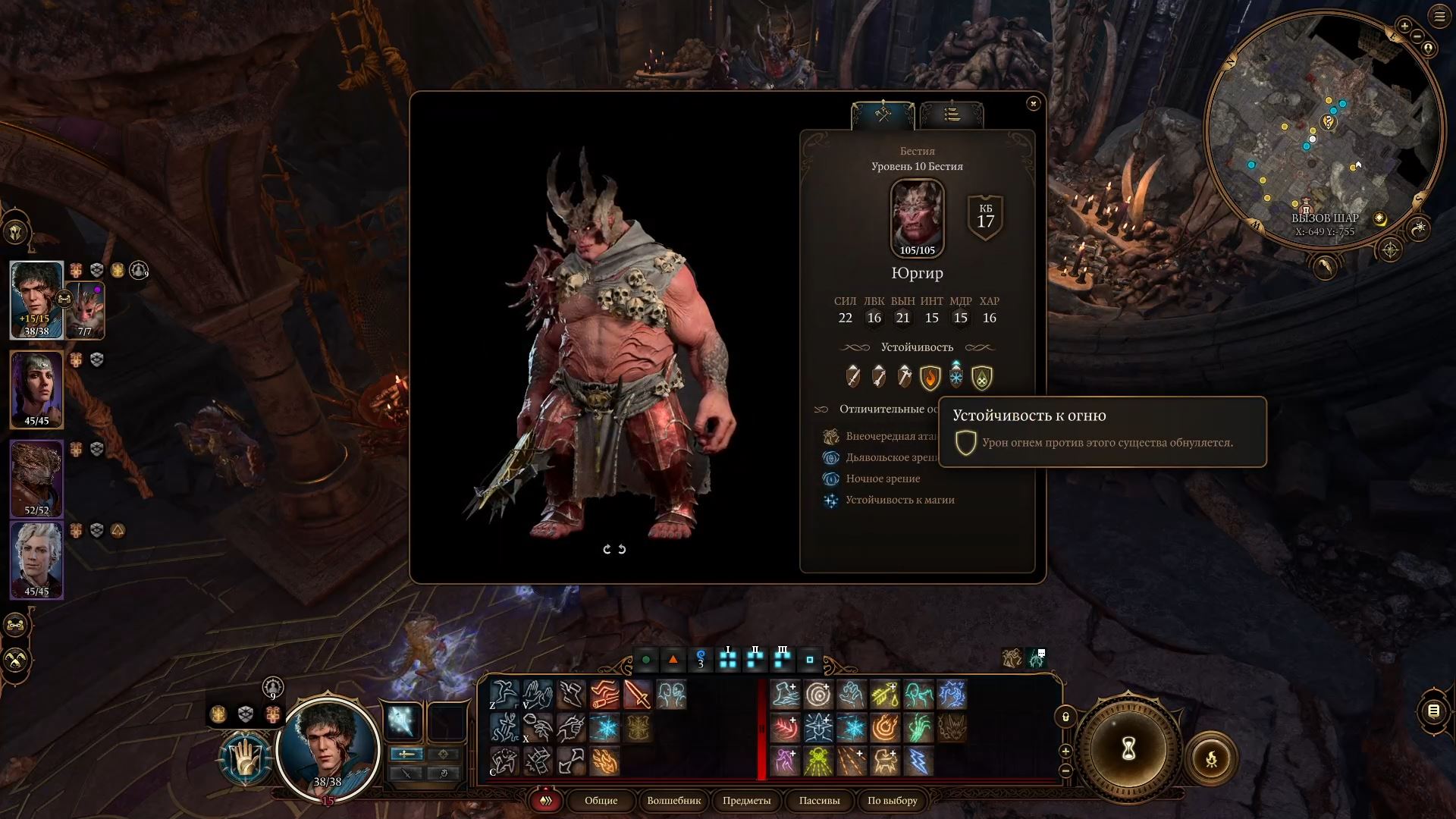
Task: End the turn with the hourglass icon
Action: 1128,749
